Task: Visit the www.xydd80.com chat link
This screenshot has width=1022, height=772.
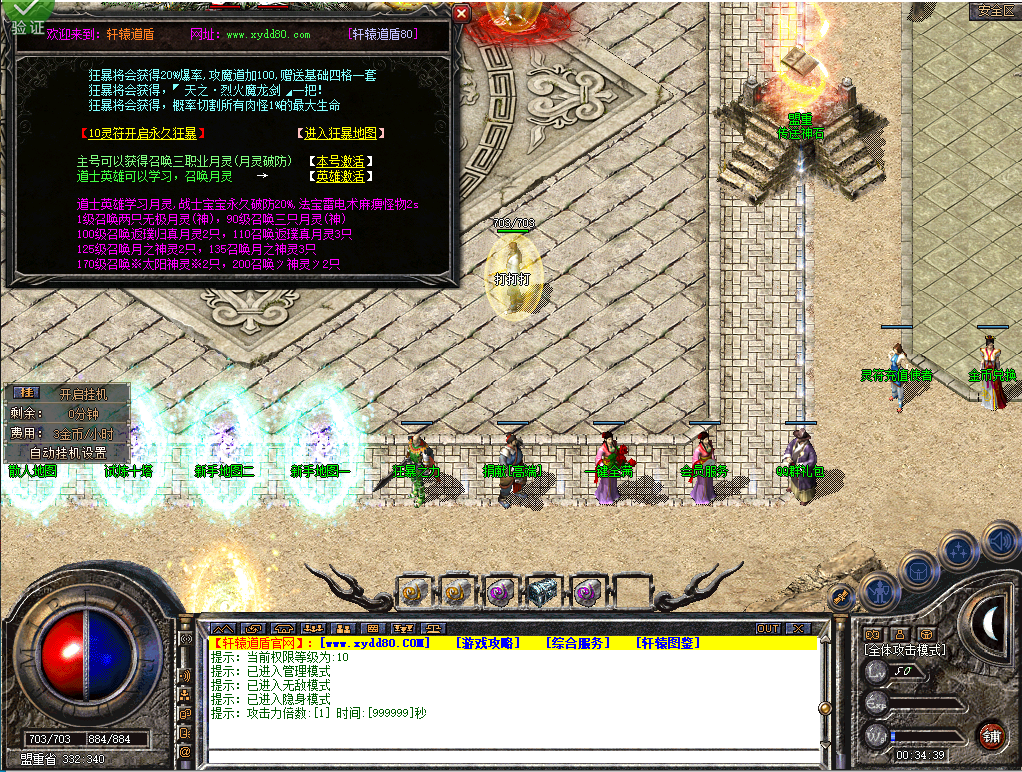Action: click(376, 643)
